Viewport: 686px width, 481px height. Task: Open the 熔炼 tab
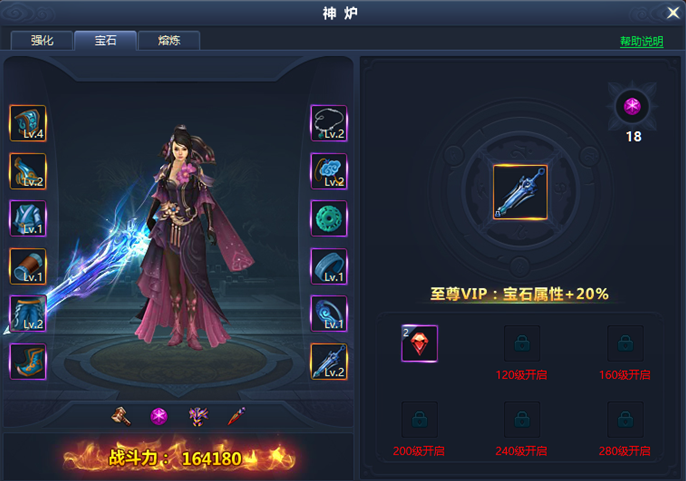[x=168, y=41]
